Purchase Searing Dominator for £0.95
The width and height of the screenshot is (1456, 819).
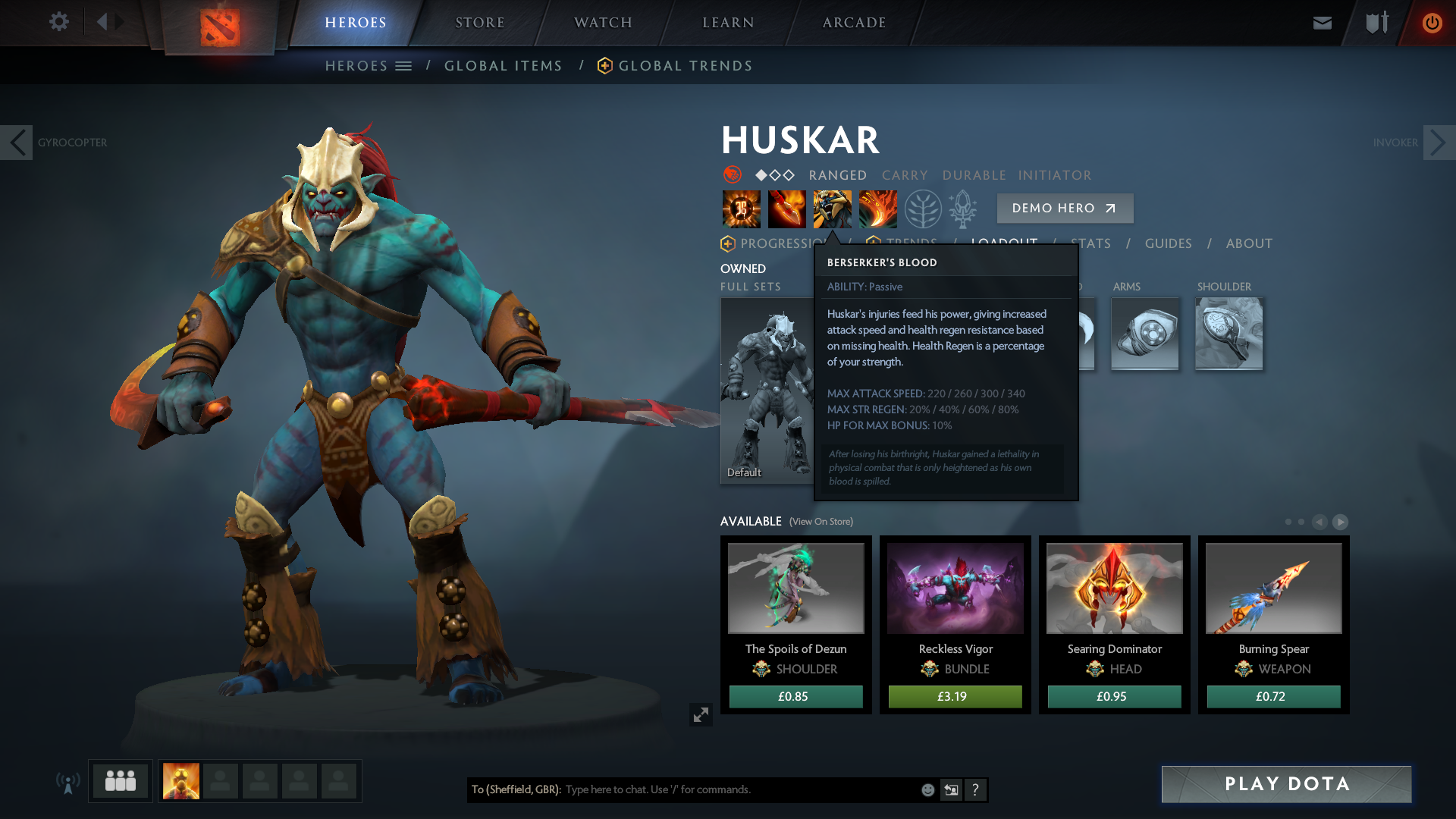(x=1114, y=696)
